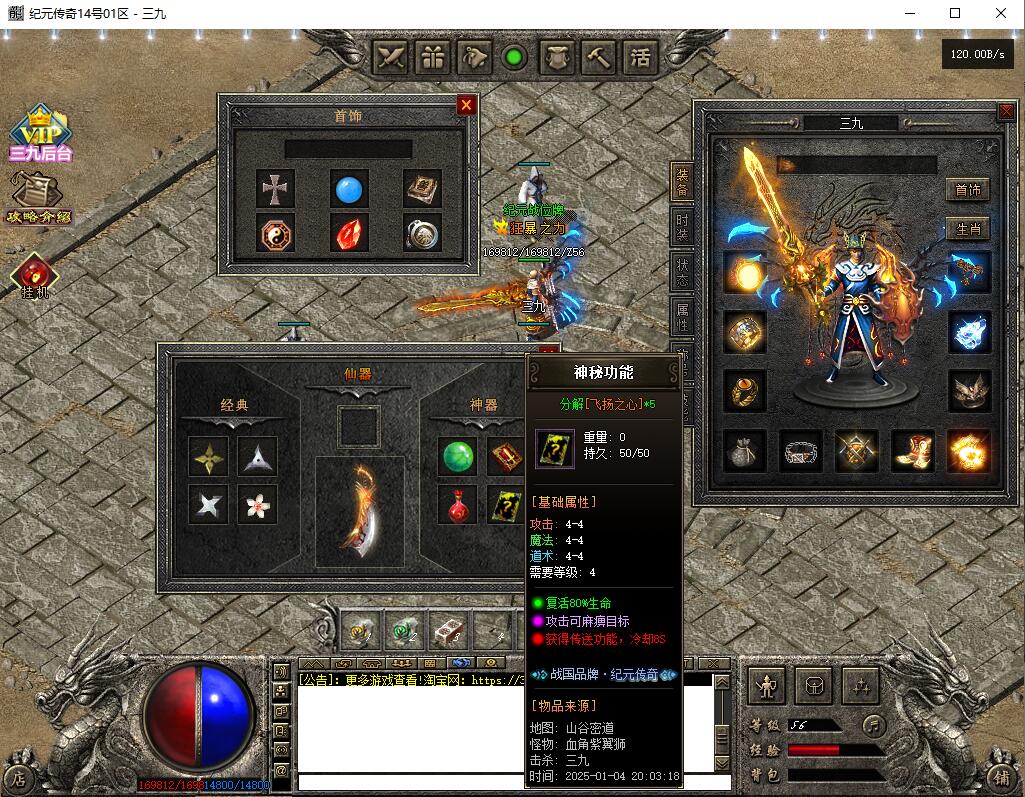This screenshot has height=797, width=1025.
Task: Select the yin-yang bagua jewelry slot
Action: click(x=275, y=233)
